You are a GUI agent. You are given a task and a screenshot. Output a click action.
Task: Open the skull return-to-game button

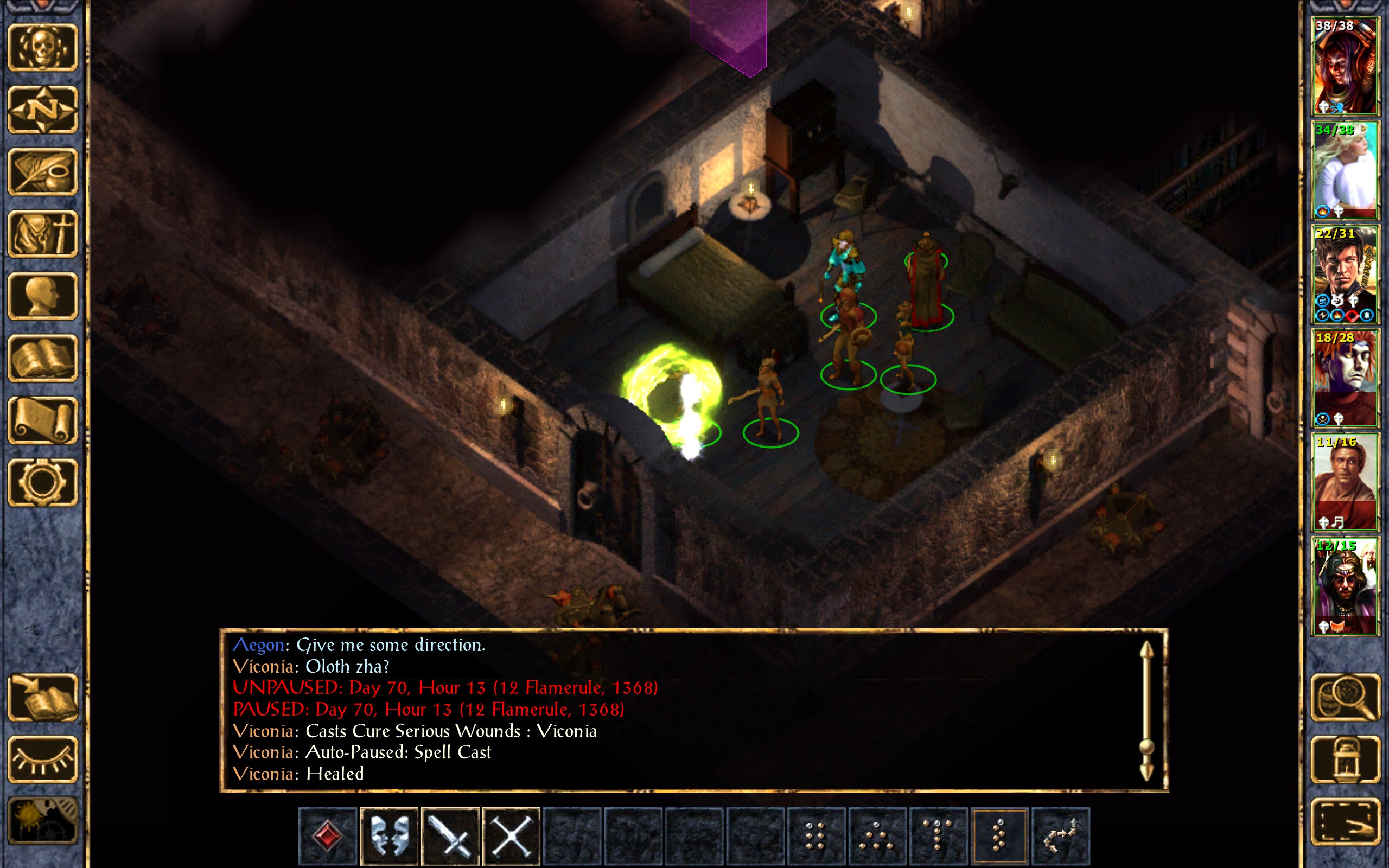[x=42, y=48]
